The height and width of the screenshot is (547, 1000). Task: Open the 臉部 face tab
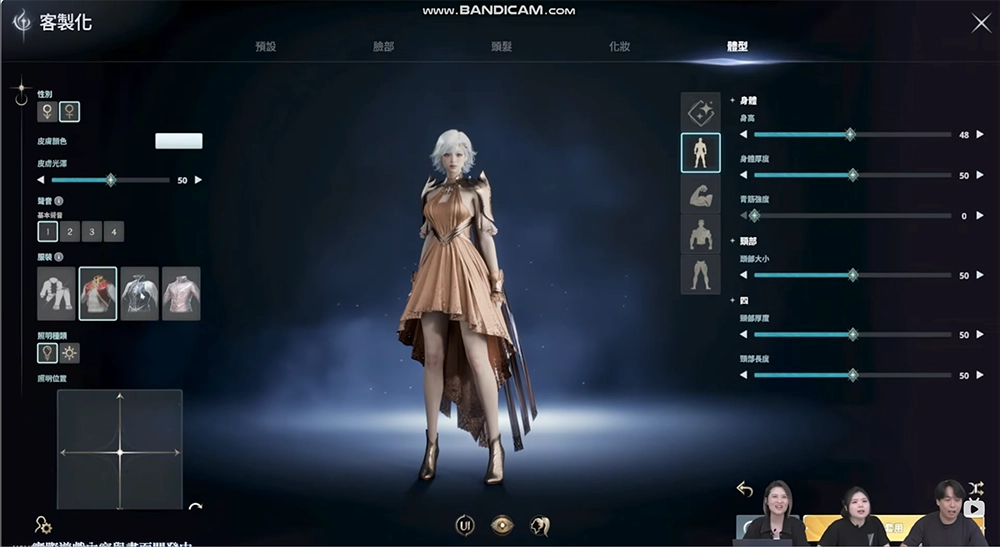pyautogui.click(x=383, y=47)
